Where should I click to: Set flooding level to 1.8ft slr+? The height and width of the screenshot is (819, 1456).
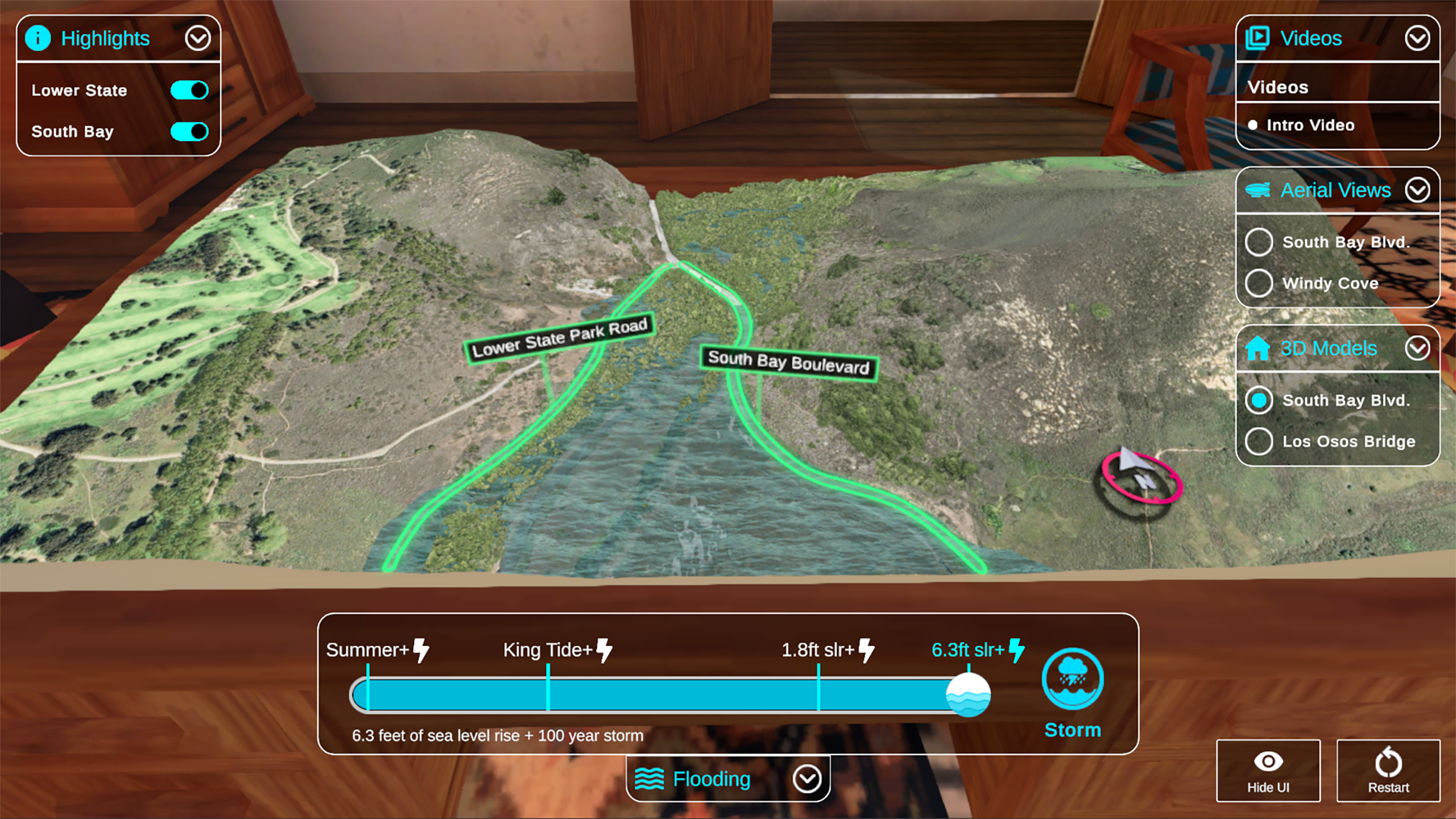click(818, 694)
